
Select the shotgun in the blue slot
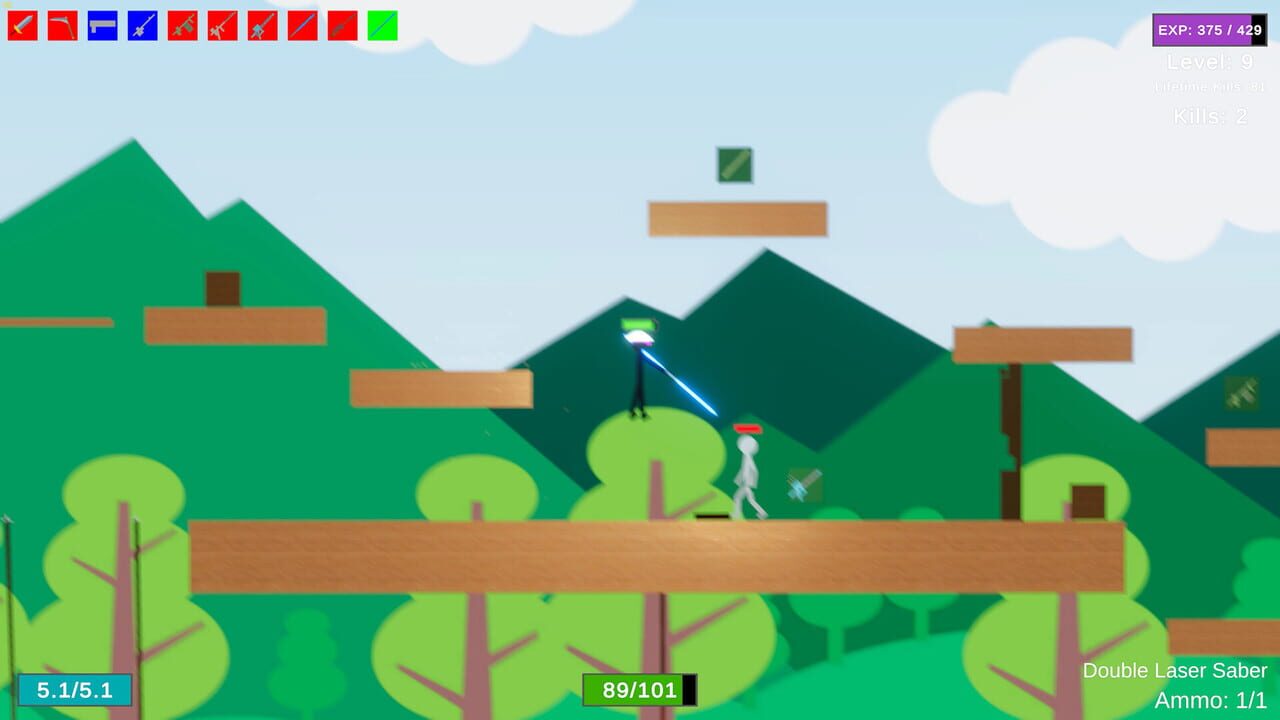101,27
